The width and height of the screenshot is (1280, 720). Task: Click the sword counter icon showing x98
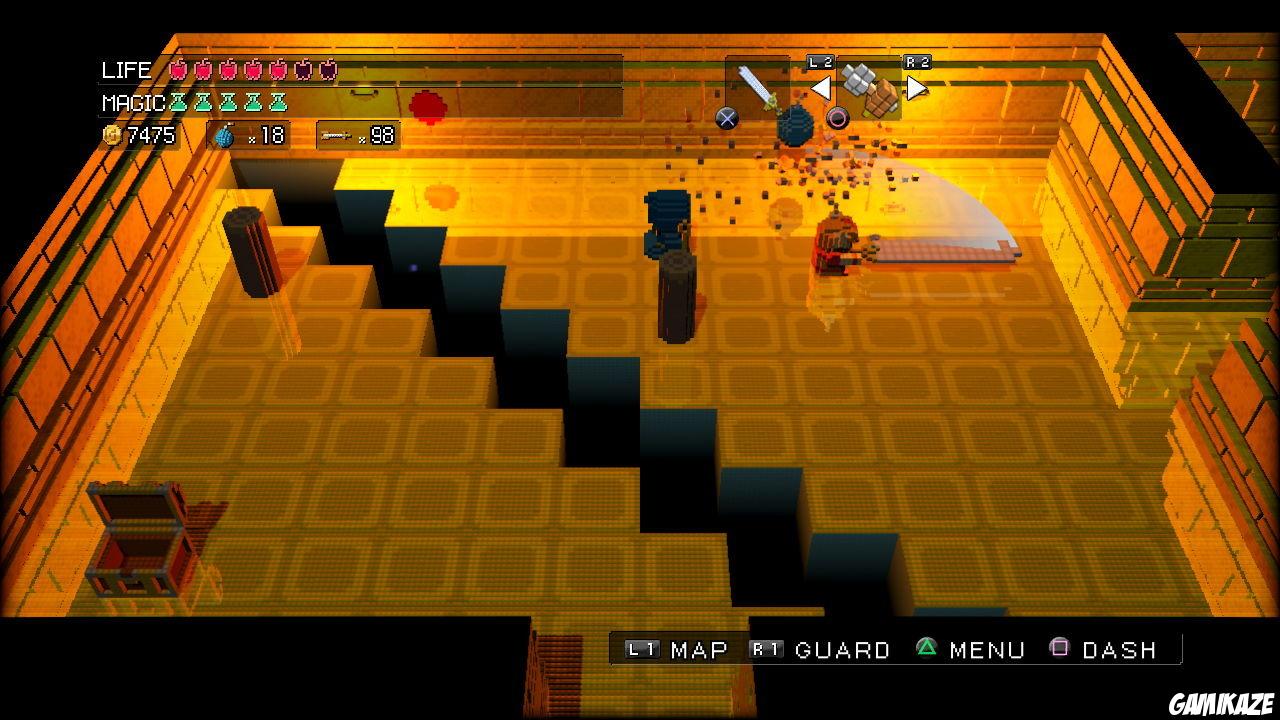pyautogui.click(x=338, y=137)
